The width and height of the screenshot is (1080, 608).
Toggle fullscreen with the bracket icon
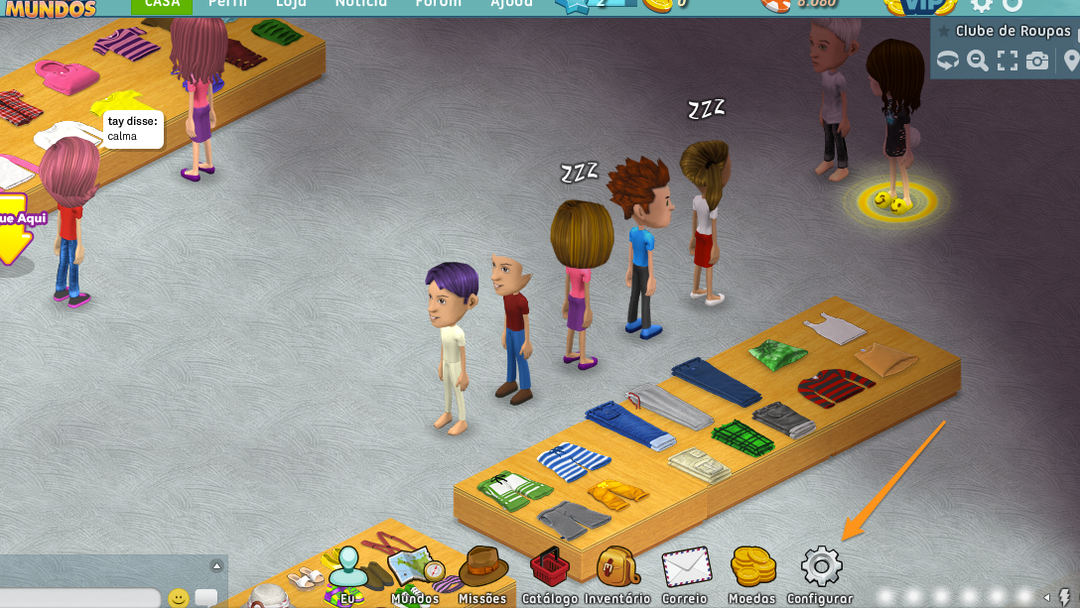[1007, 61]
